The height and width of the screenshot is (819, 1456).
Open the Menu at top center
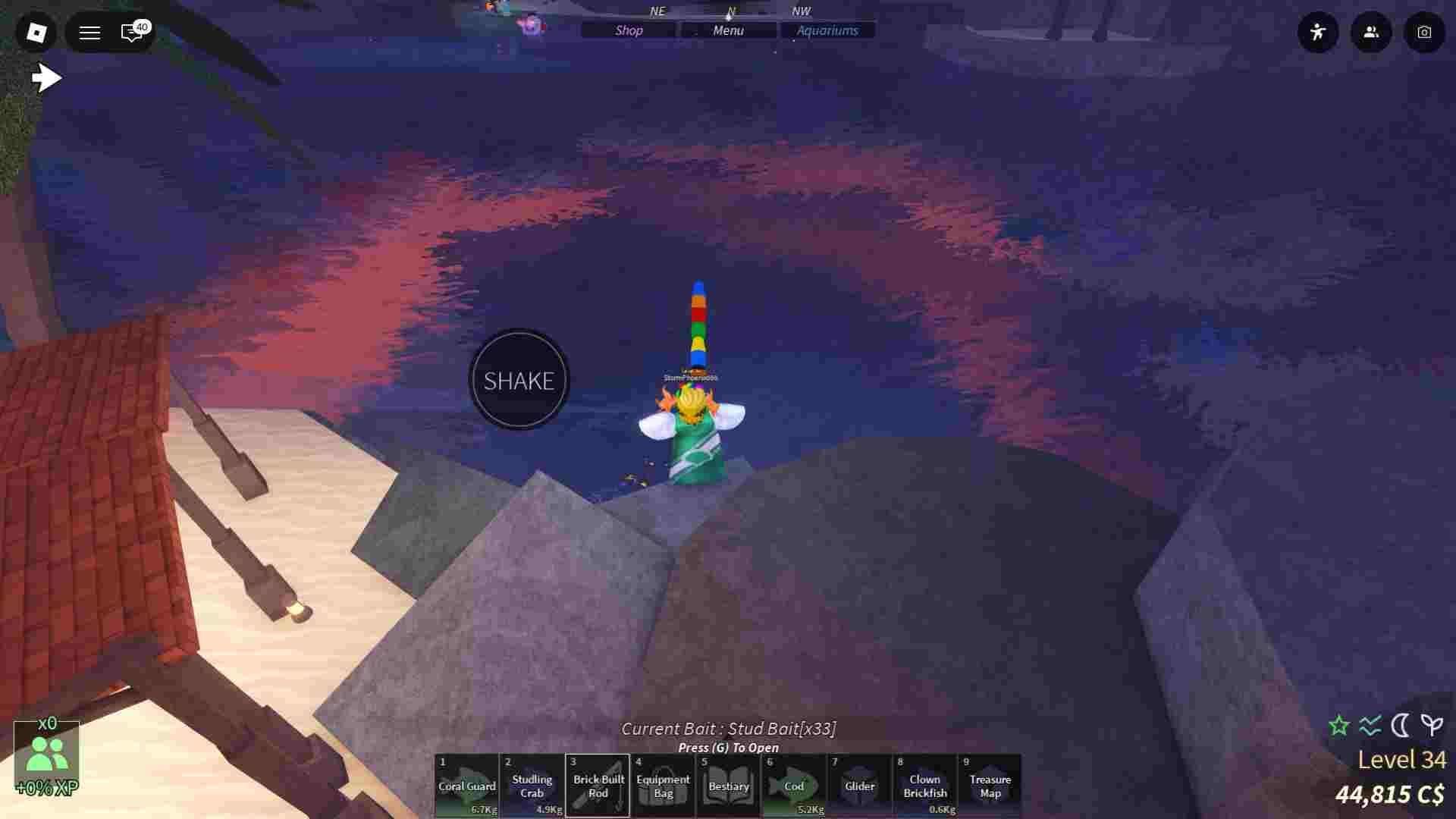(728, 30)
